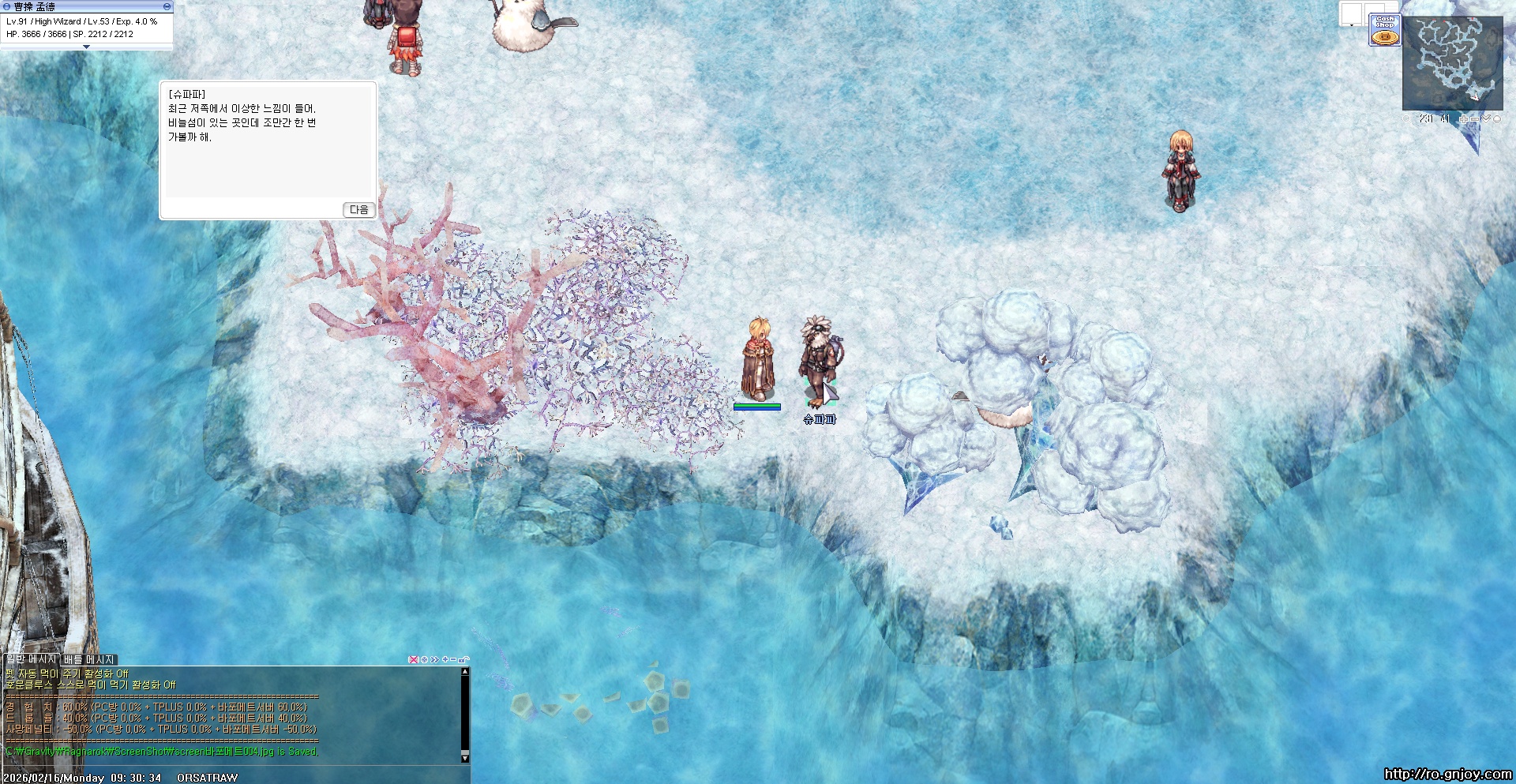Click the chat bar double-arrow icon

[x=434, y=659]
